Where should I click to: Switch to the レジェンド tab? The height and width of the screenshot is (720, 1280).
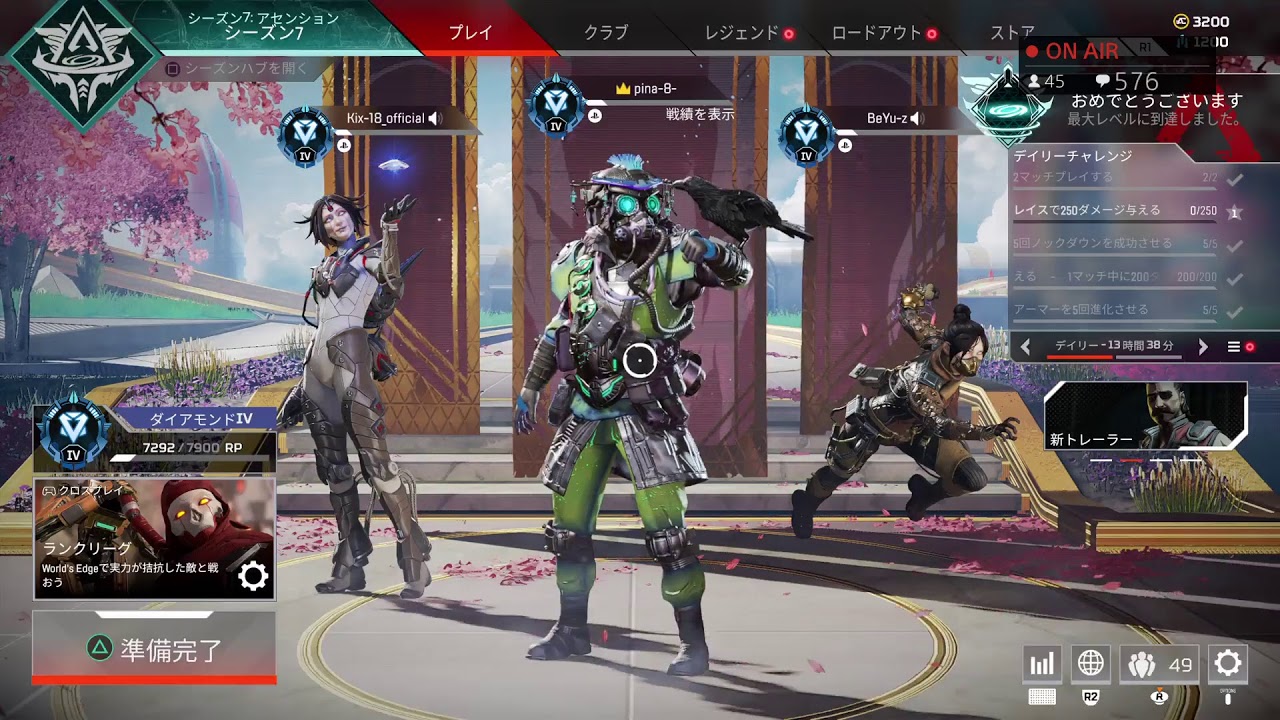[742, 32]
